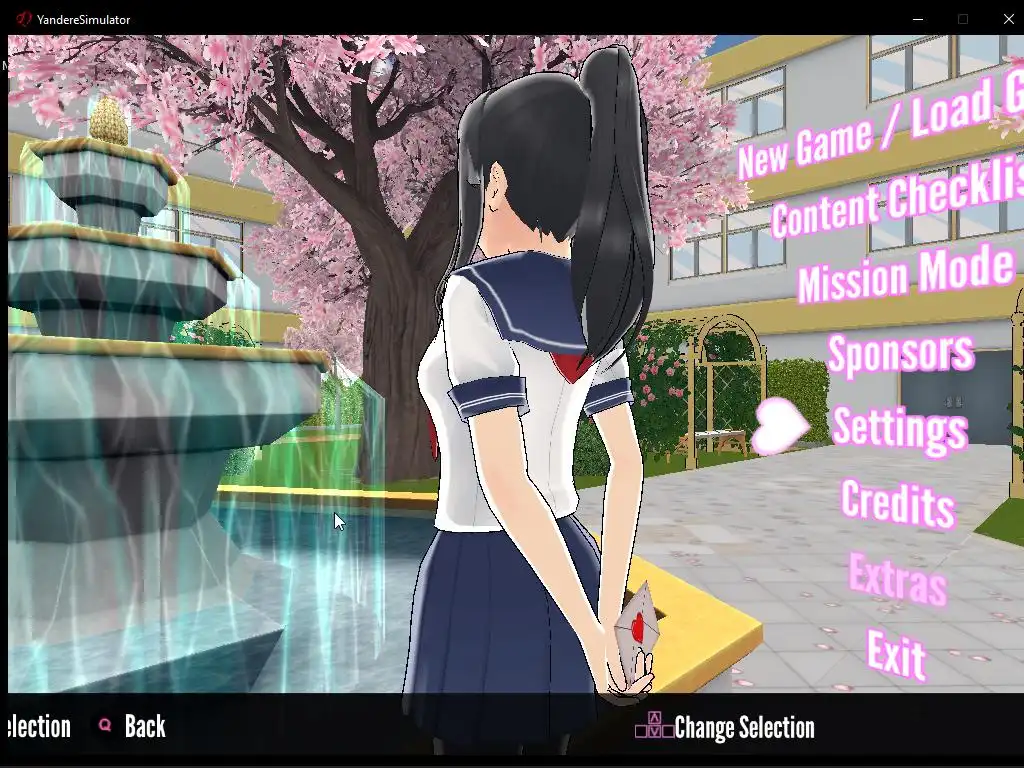Viewport: 1024px width, 768px height.
Task: View the Credits
Action: (x=897, y=502)
